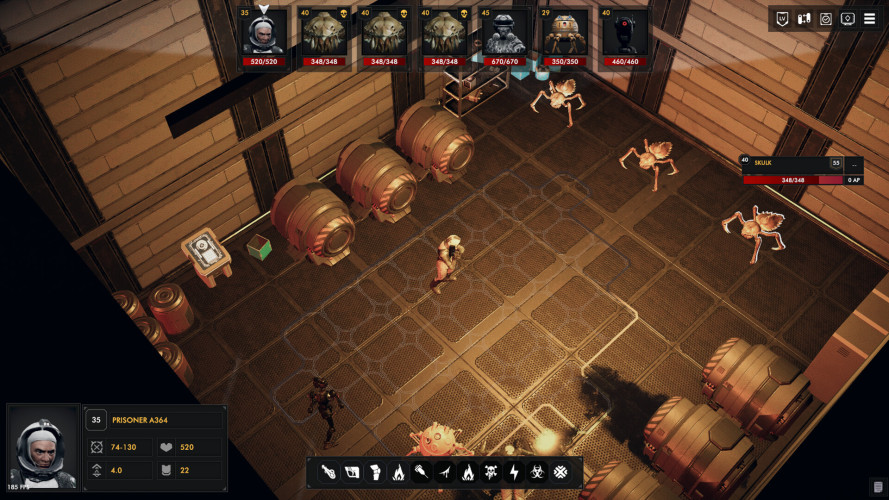Select the crossed-arrows circle ability
Viewport: 889px width, 500px height.
tap(561, 471)
